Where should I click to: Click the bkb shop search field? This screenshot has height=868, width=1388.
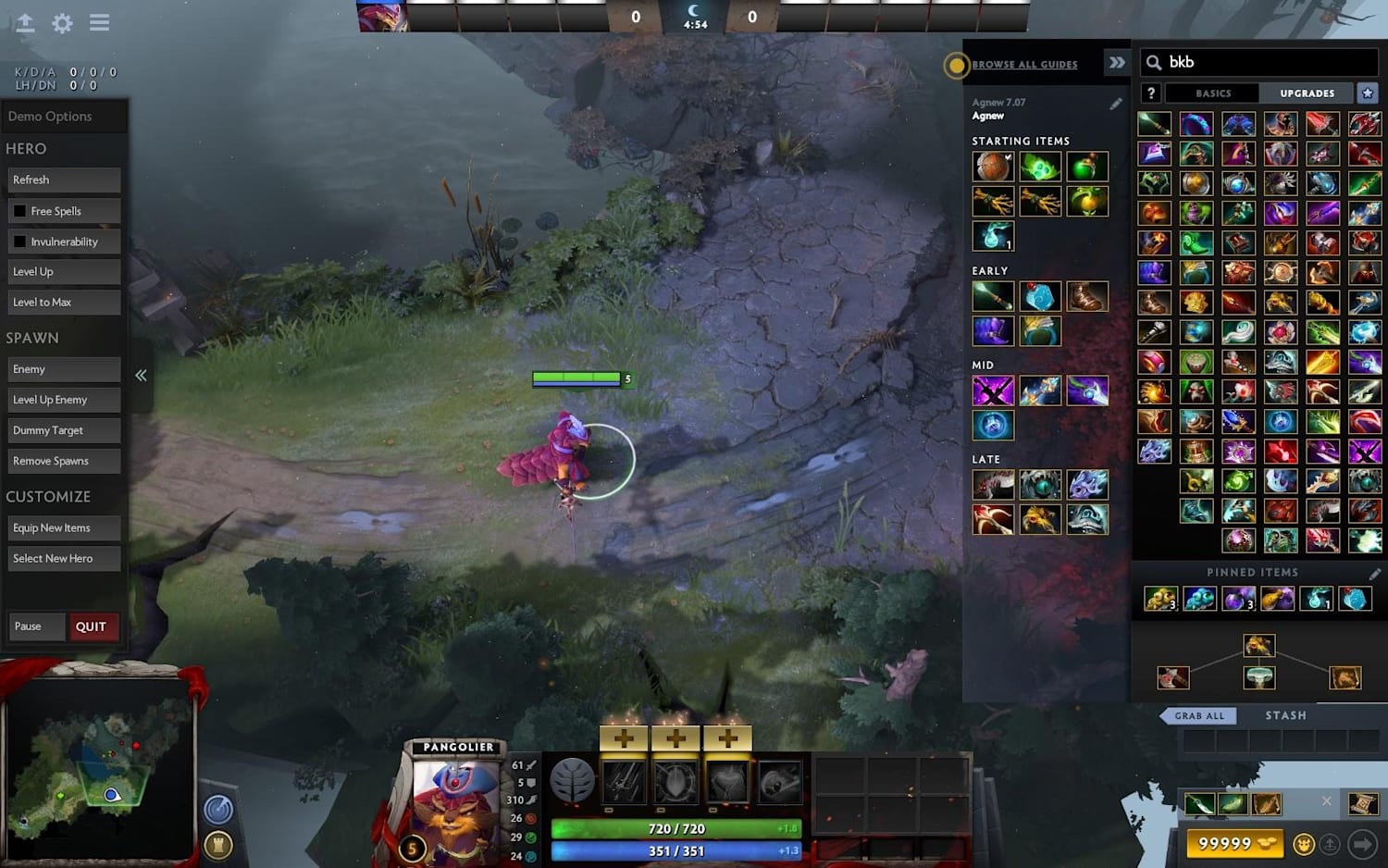point(1258,62)
